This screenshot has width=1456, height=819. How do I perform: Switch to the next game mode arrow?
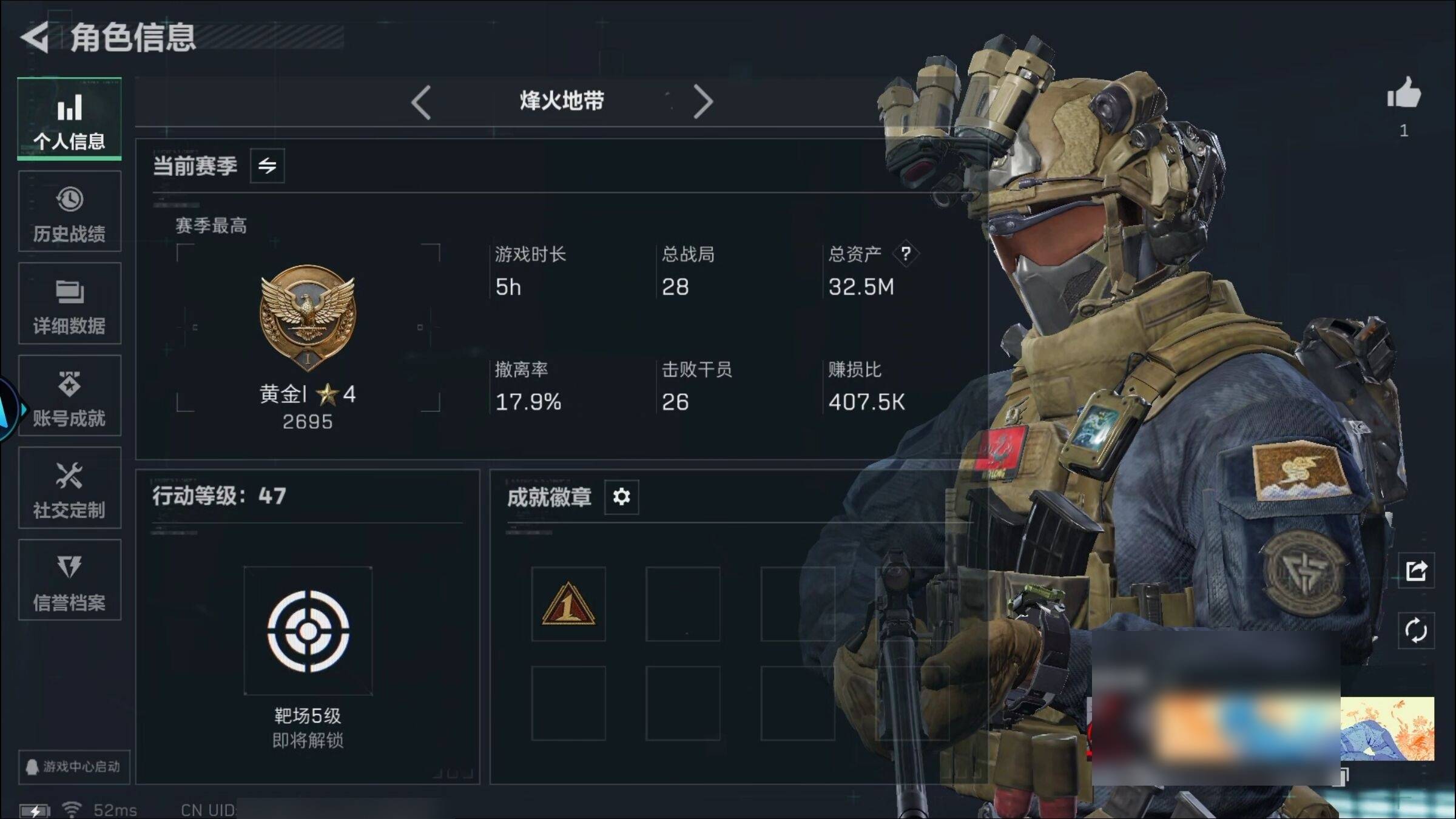coord(703,102)
